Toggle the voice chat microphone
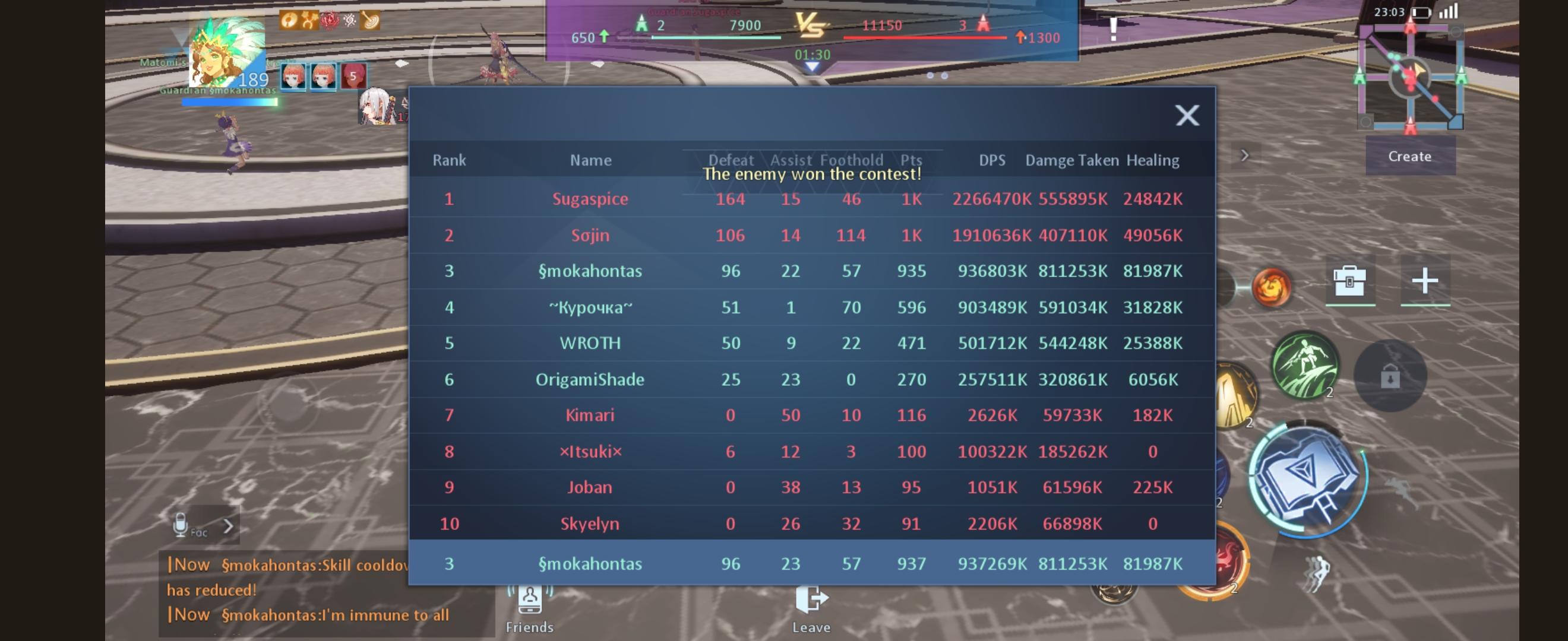This screenshot has height=641, width=1568. click(179, 524)
